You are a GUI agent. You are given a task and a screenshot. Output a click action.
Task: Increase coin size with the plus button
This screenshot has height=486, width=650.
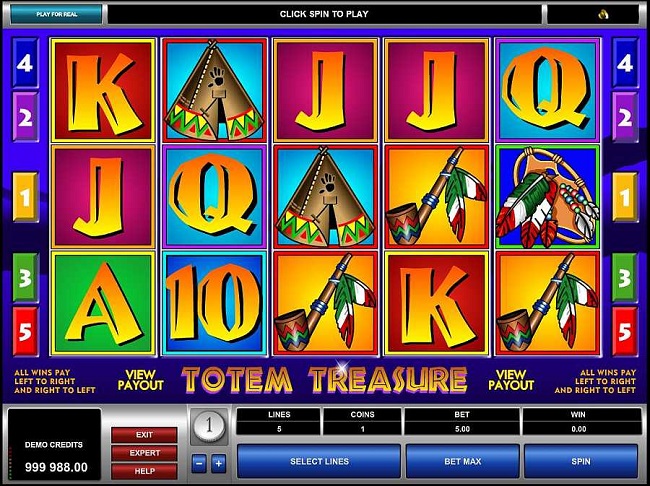click(218, 463)
